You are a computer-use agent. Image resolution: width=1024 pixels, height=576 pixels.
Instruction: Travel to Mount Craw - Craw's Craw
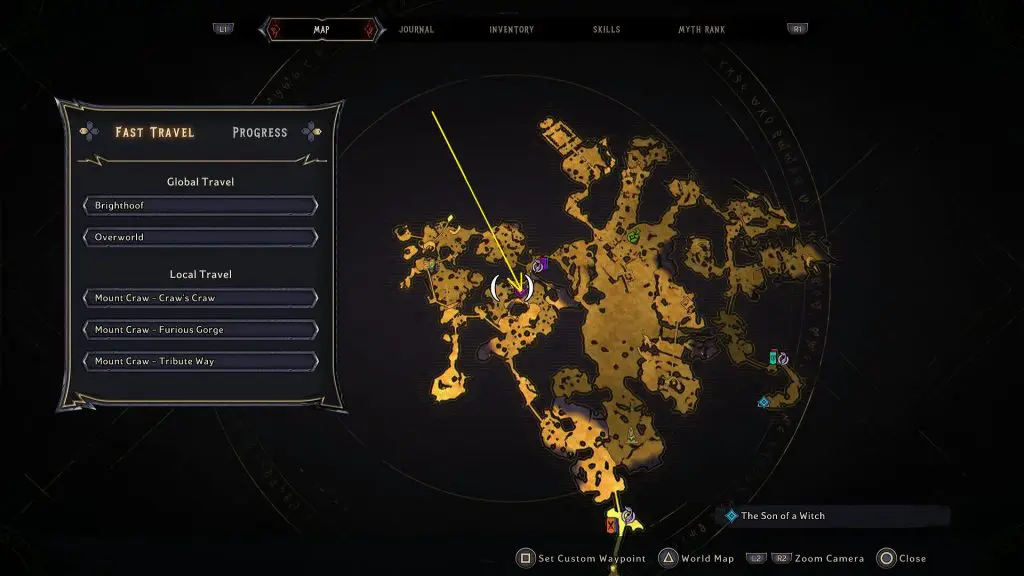(201, 298)
